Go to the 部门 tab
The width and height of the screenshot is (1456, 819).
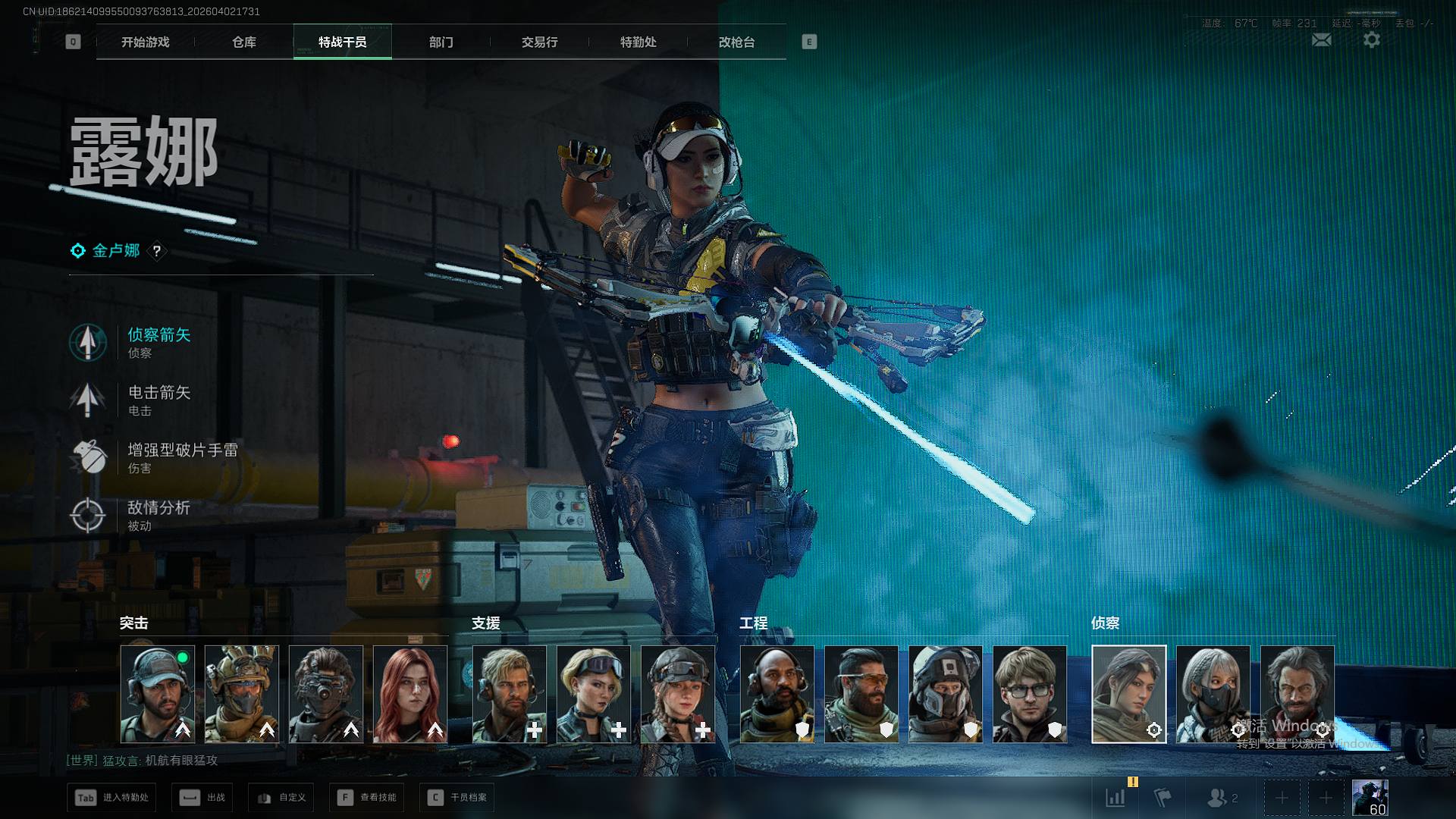[x=441, y=42]
